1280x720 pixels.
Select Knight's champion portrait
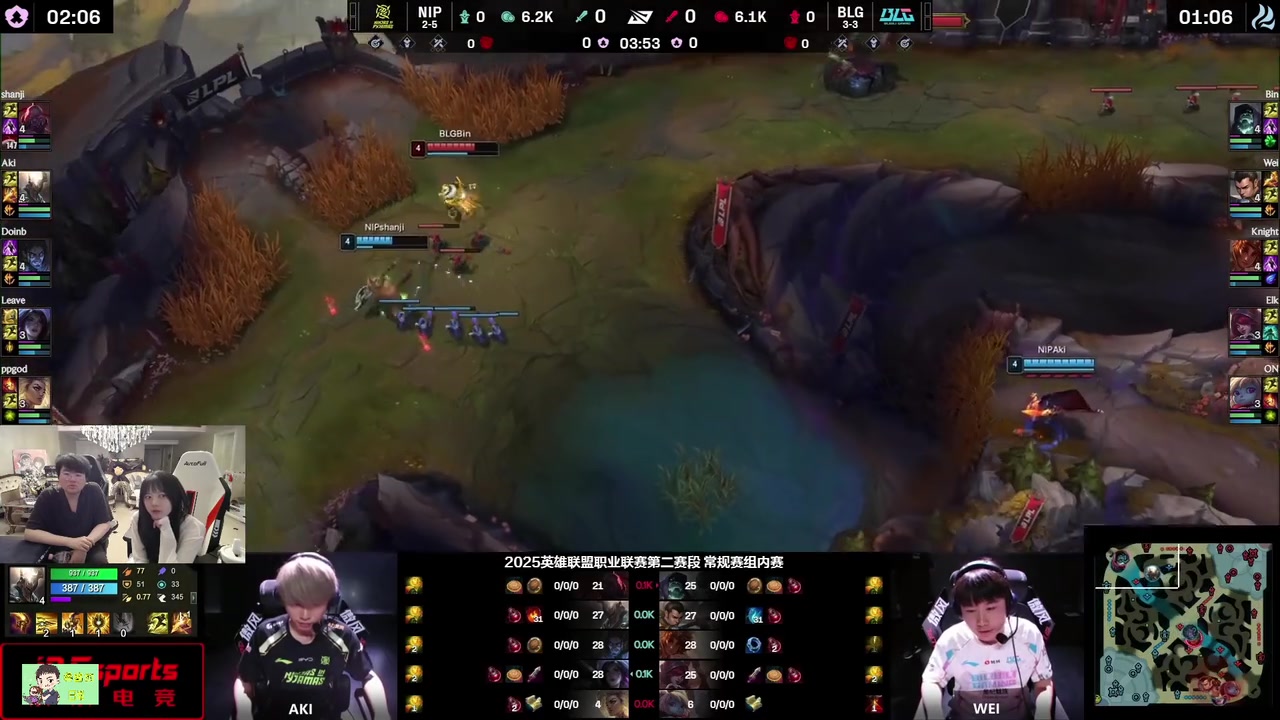[x=1245, y=257]
